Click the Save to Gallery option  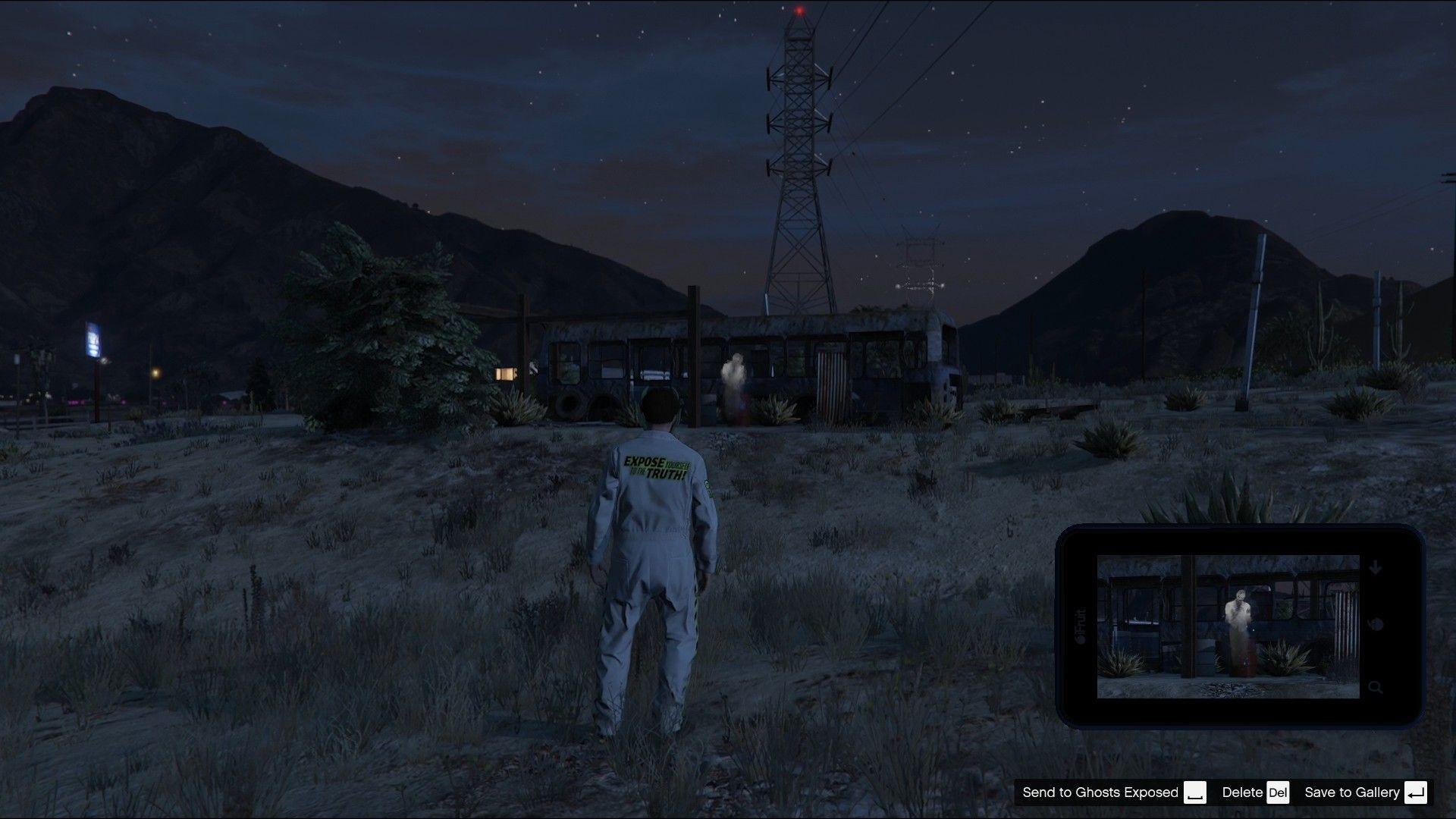(x=1351, y=792)
